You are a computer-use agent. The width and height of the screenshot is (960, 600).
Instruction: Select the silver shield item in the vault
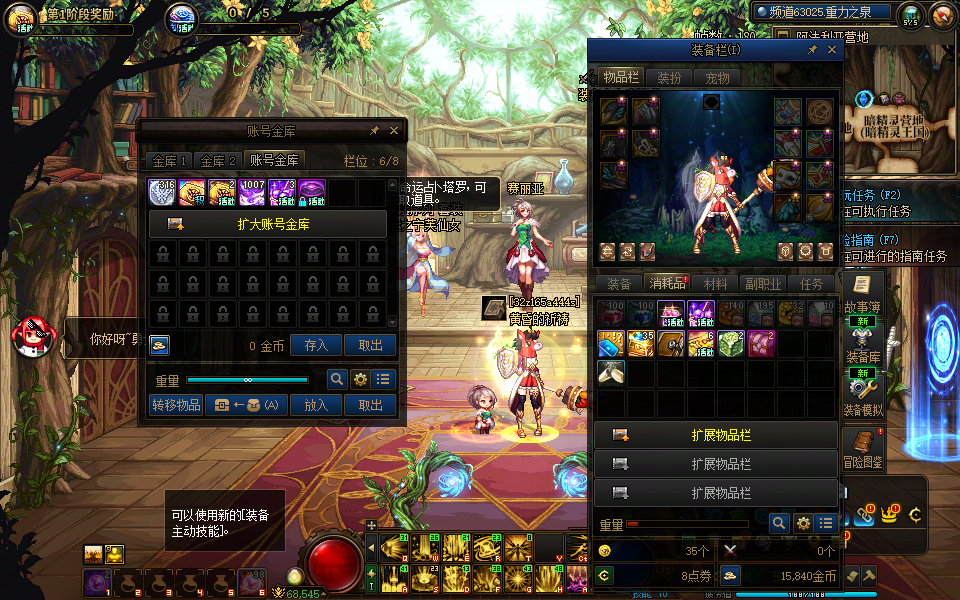[163, 192]
